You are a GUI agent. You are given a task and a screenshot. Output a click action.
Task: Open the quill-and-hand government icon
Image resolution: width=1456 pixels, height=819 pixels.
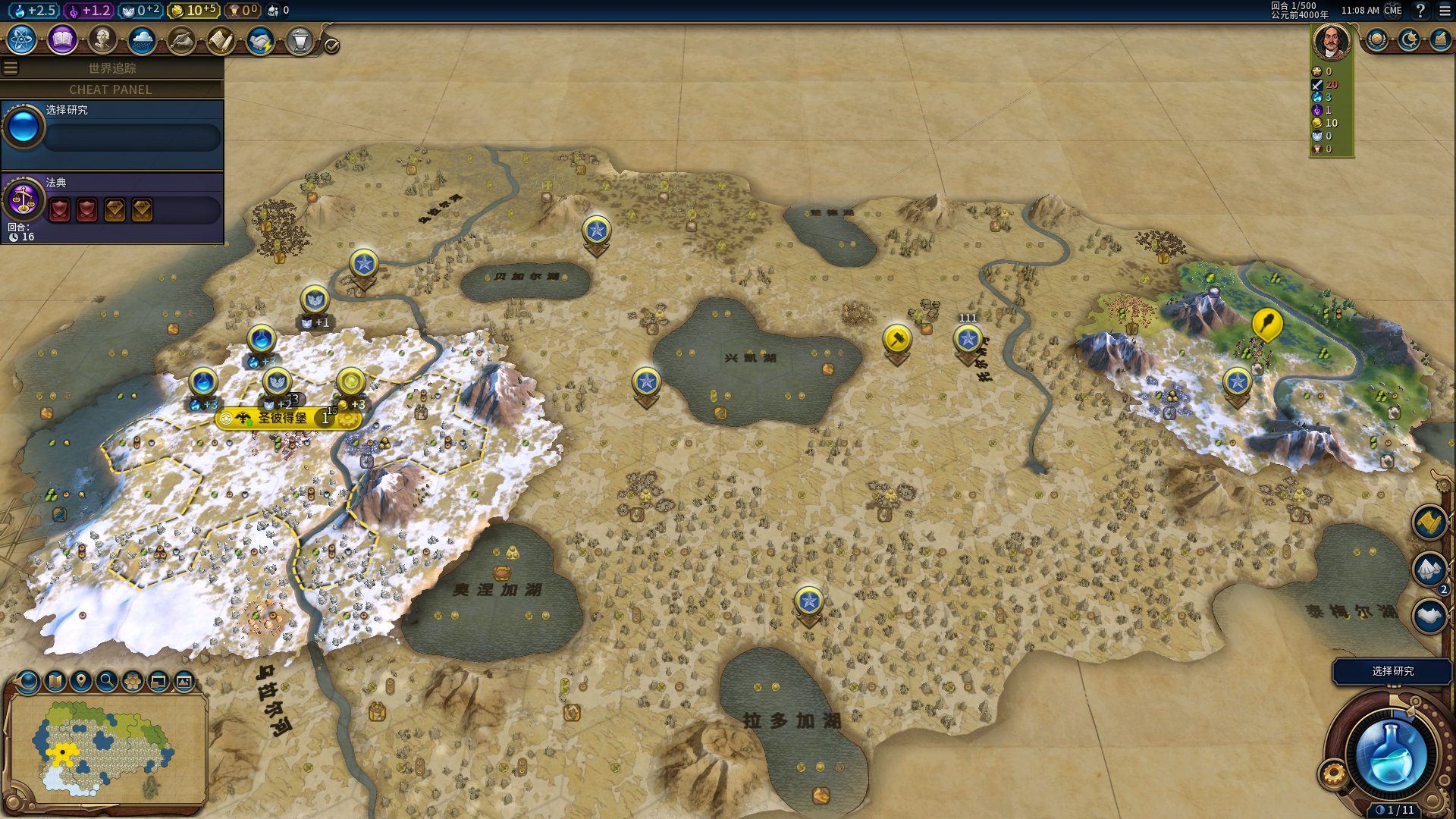pos(181,40)
